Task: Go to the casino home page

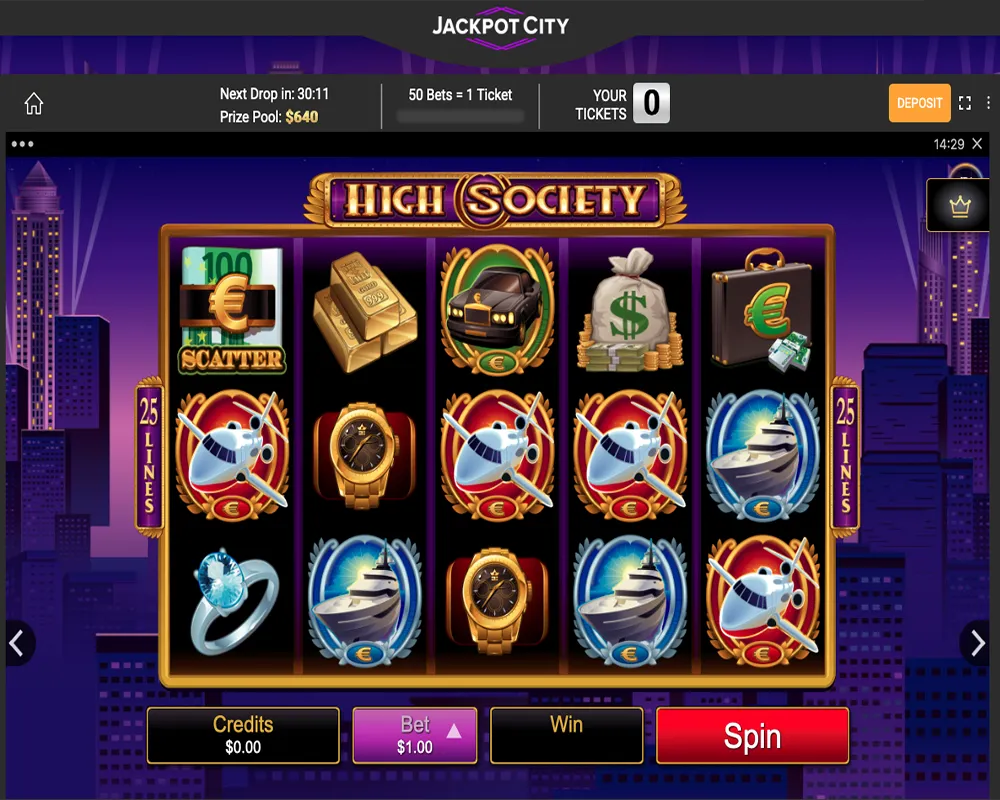Action: (34, 104)
